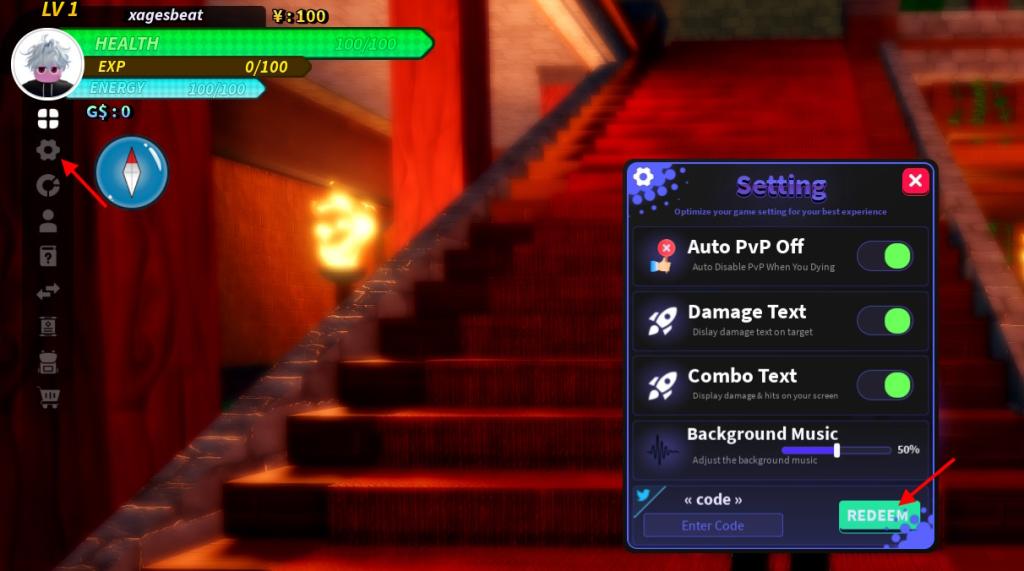This screenshot has width=1024, height=571.
Task: Click the circular refresh sidebar icon
Action: click(48, 185)
